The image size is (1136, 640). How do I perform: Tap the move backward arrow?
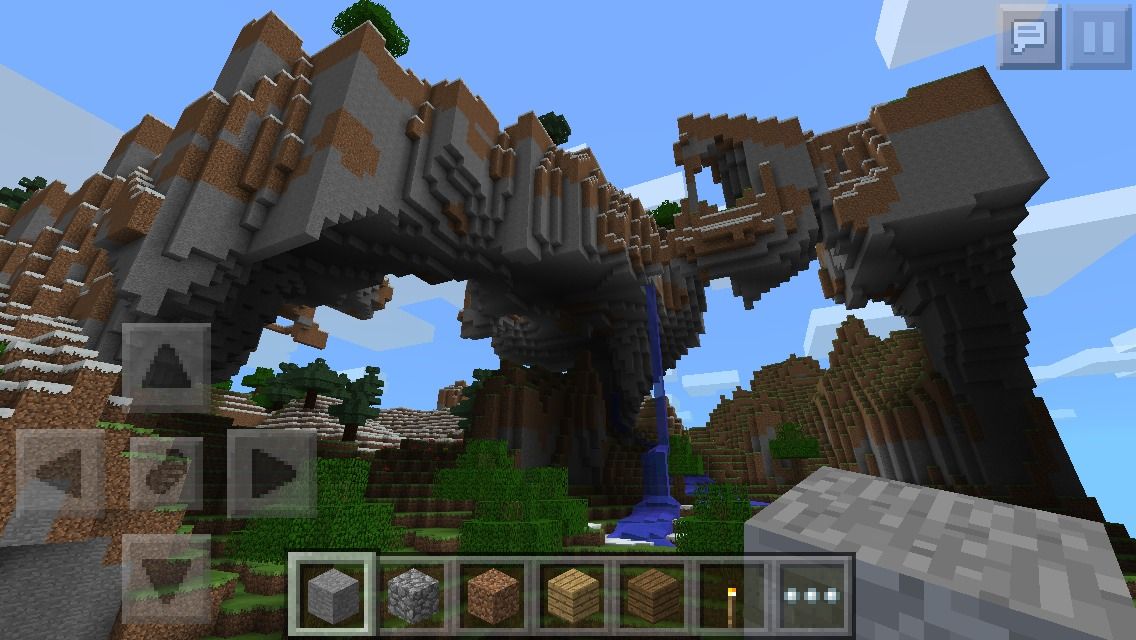166,575
